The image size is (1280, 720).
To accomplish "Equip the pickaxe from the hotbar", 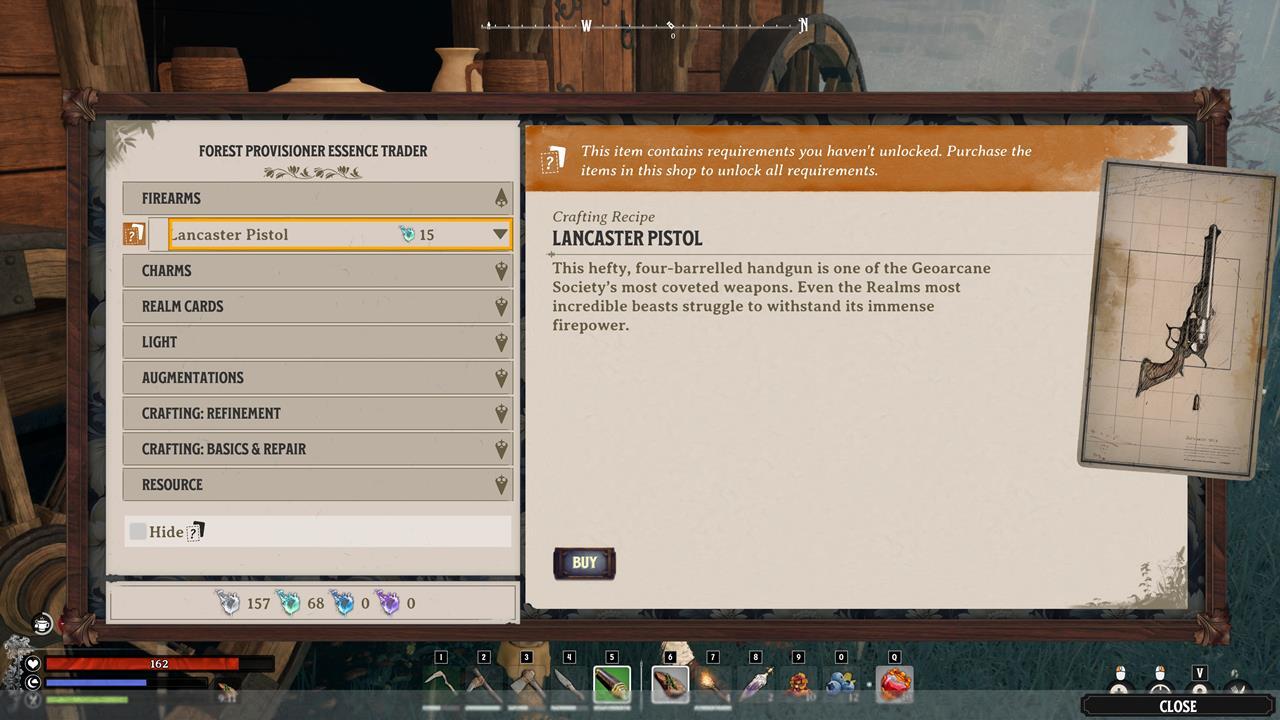I will point(484,685).
